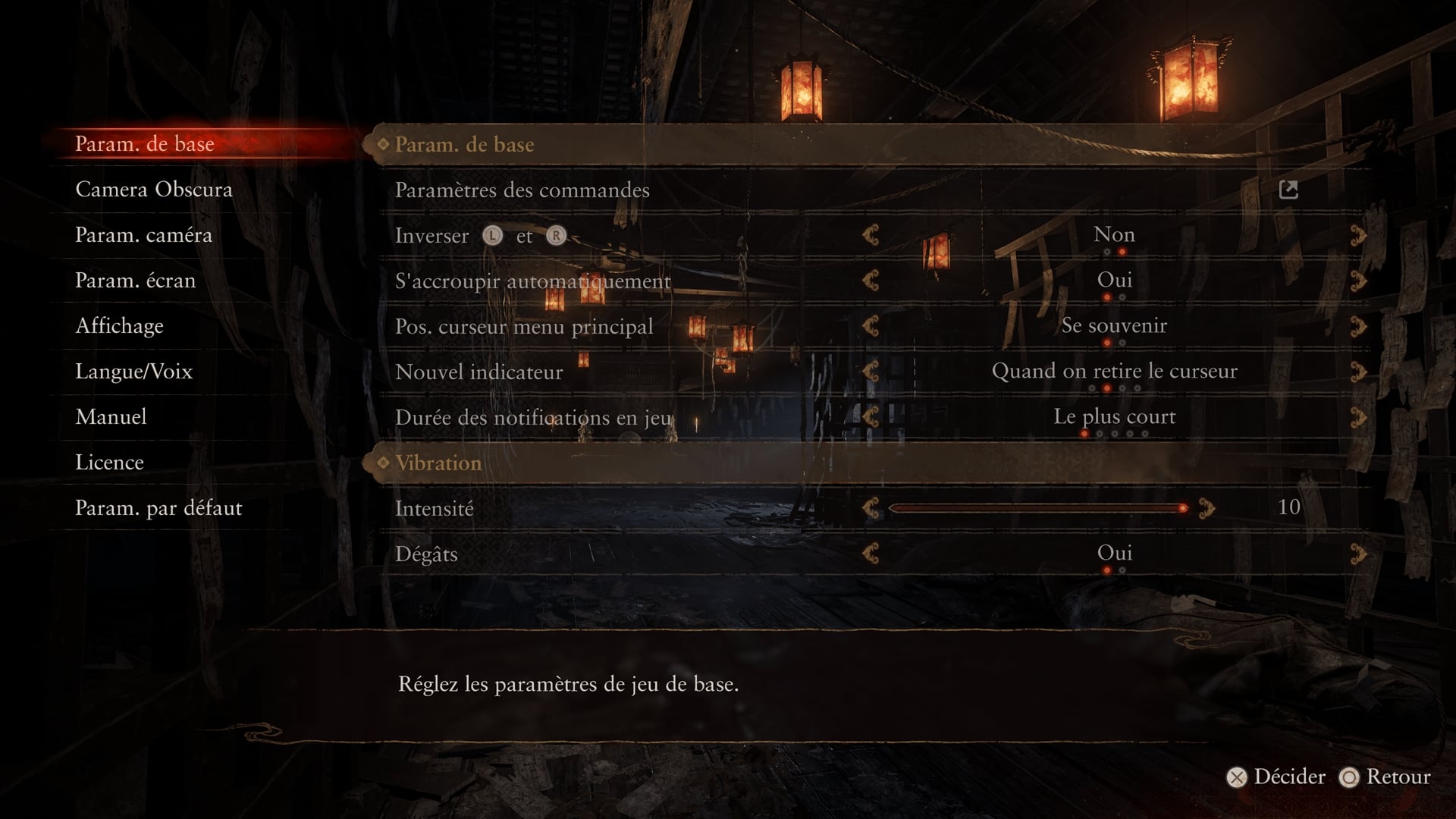This screenshot has height=819, width=1456.
Task: Switch to Param. caméra section
Action: (x=143, y=235)
